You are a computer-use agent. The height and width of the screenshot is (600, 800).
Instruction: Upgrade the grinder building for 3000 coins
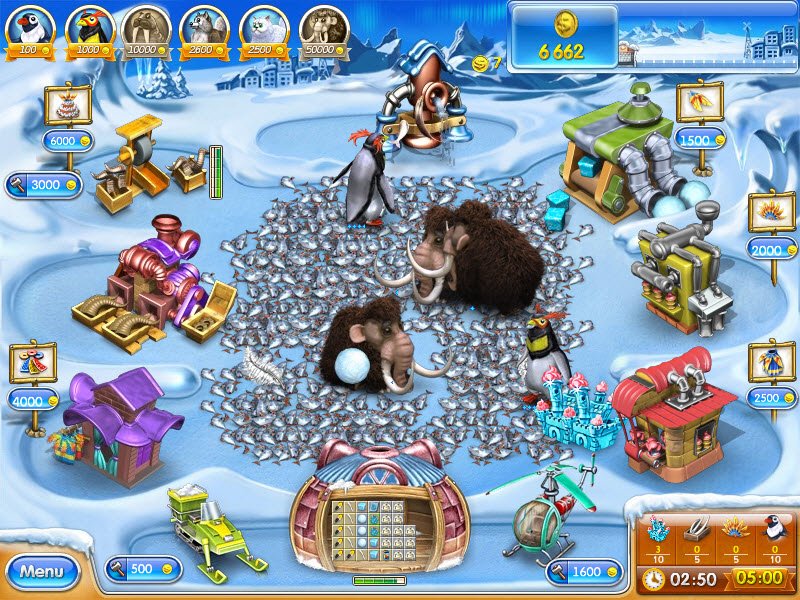[43, 184]
